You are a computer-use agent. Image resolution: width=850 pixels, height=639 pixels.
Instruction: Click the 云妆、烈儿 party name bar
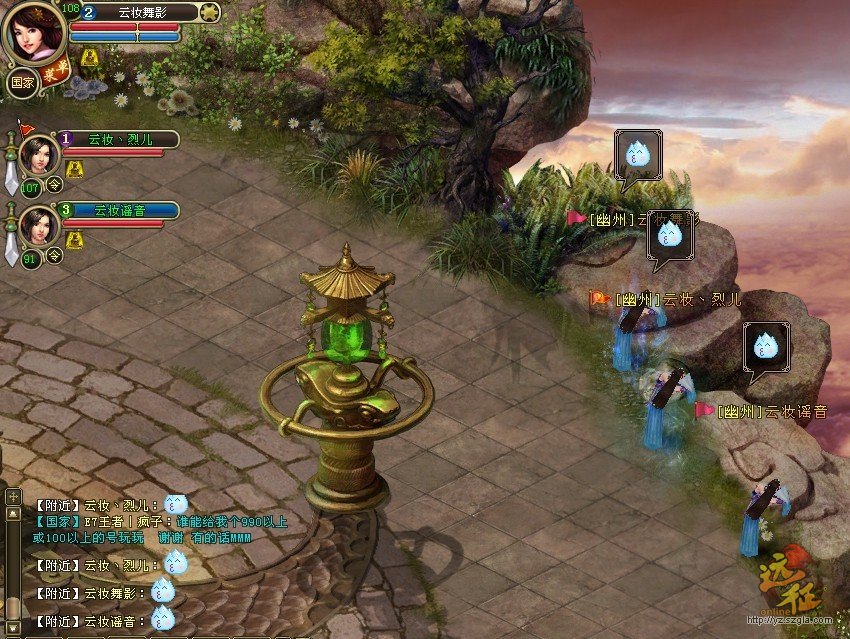[120, 139]
